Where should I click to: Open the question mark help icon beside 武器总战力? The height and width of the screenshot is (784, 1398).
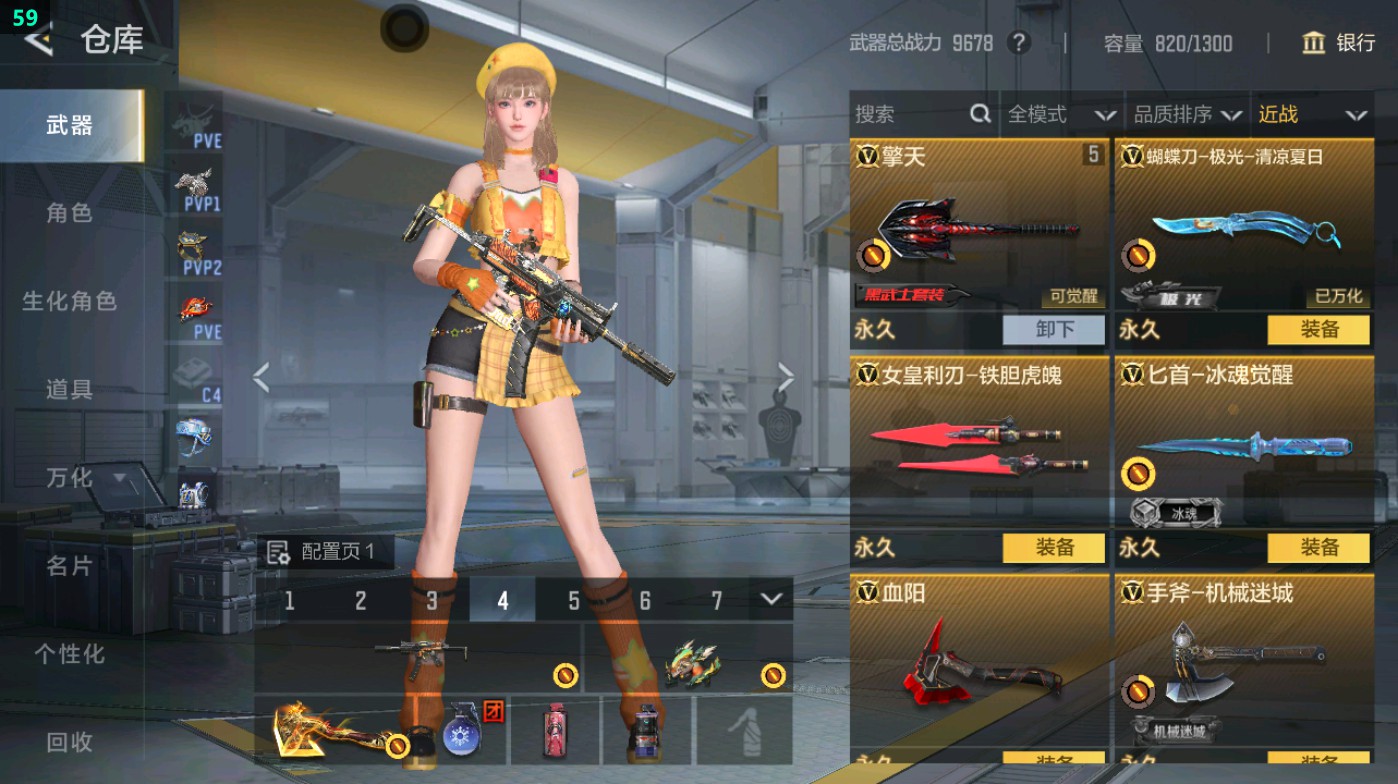(1017, 44)
